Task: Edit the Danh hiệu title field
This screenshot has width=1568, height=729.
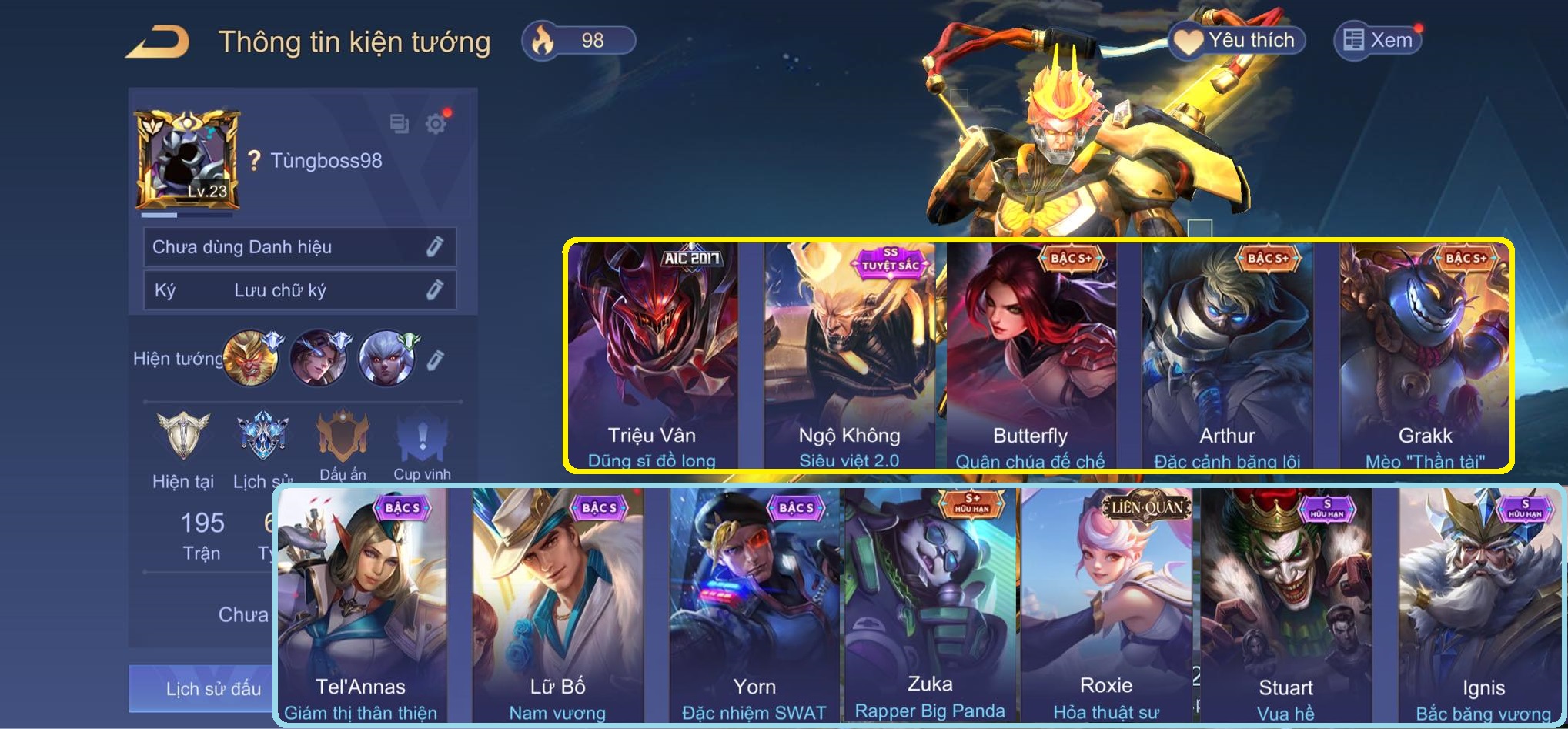Action: coord(434,246)
